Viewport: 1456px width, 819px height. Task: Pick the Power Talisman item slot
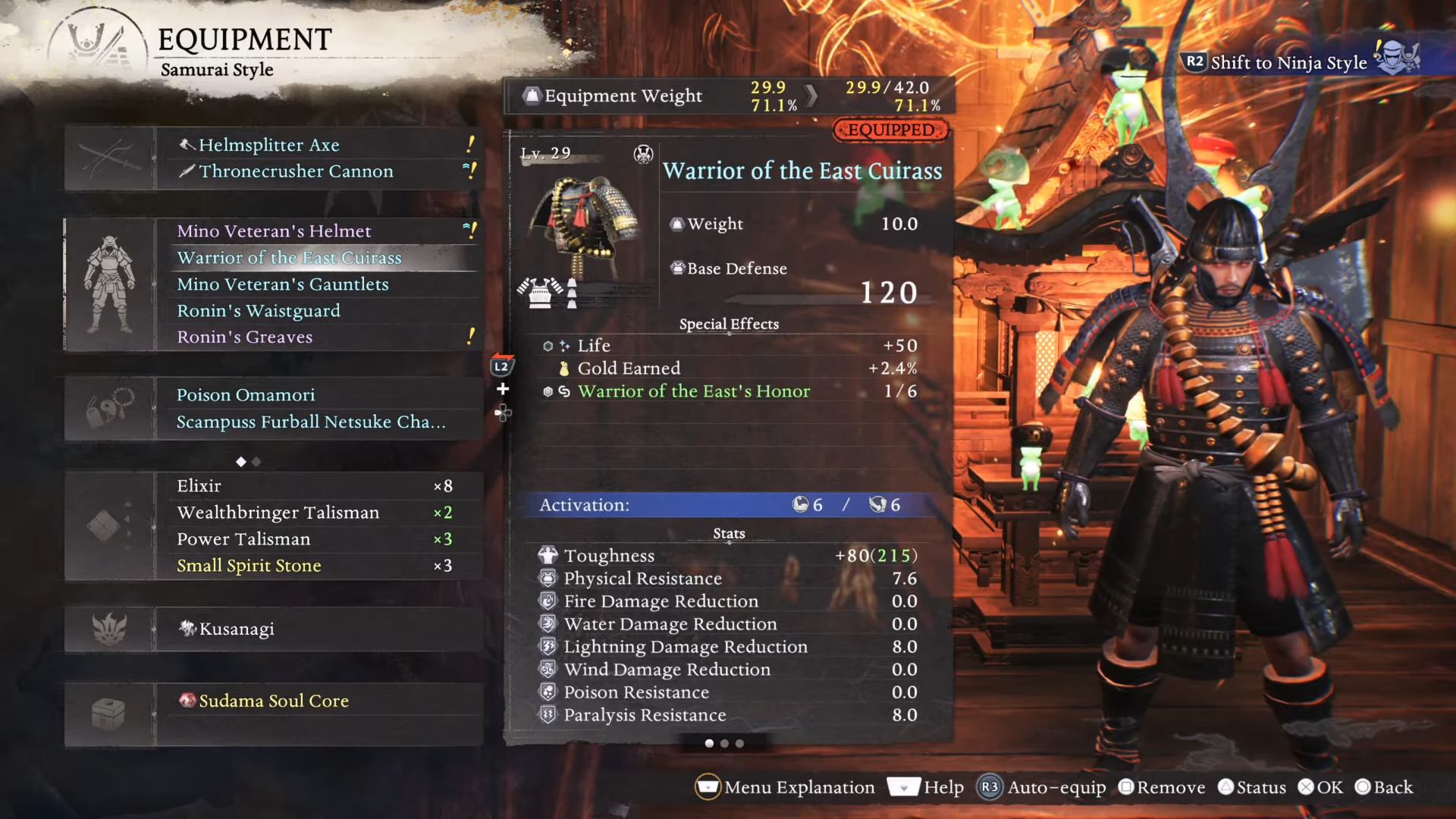coord(243,539)
